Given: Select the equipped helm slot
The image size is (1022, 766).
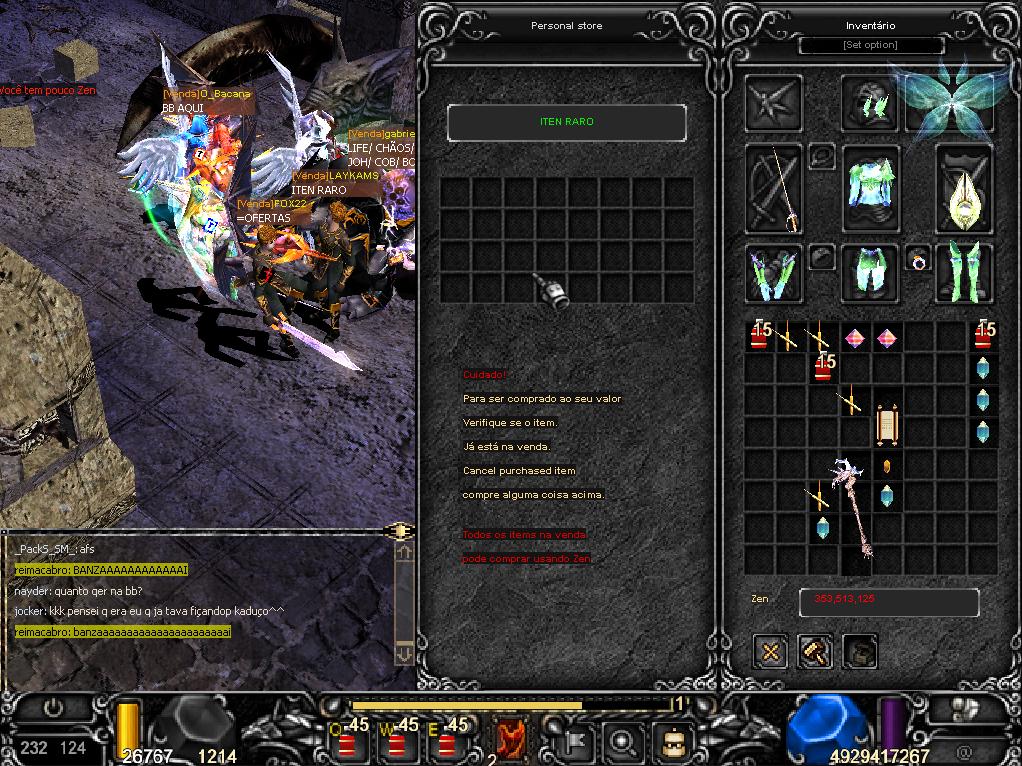Looking at the screenshot, I should [869, 102].
